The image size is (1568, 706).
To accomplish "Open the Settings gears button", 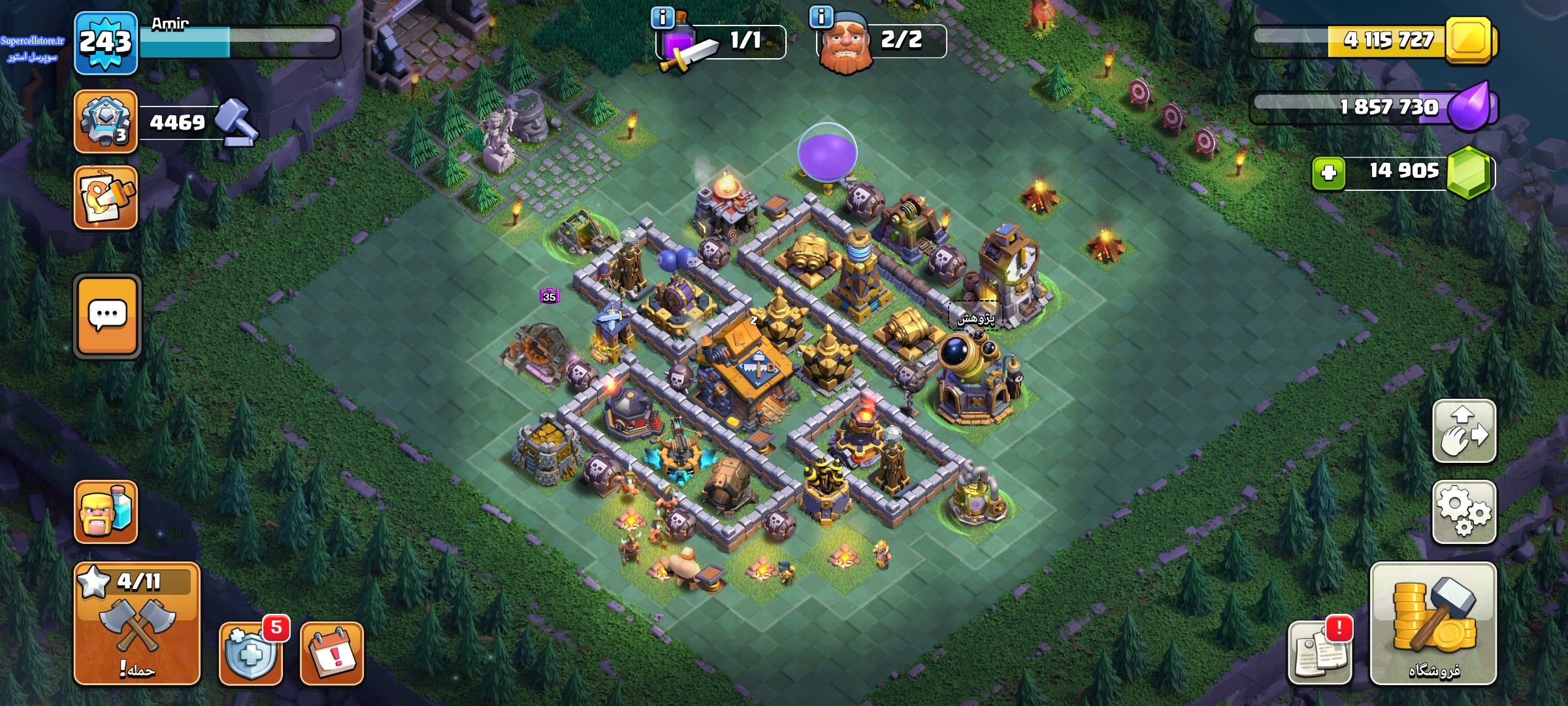I will tap(1464, 513).
